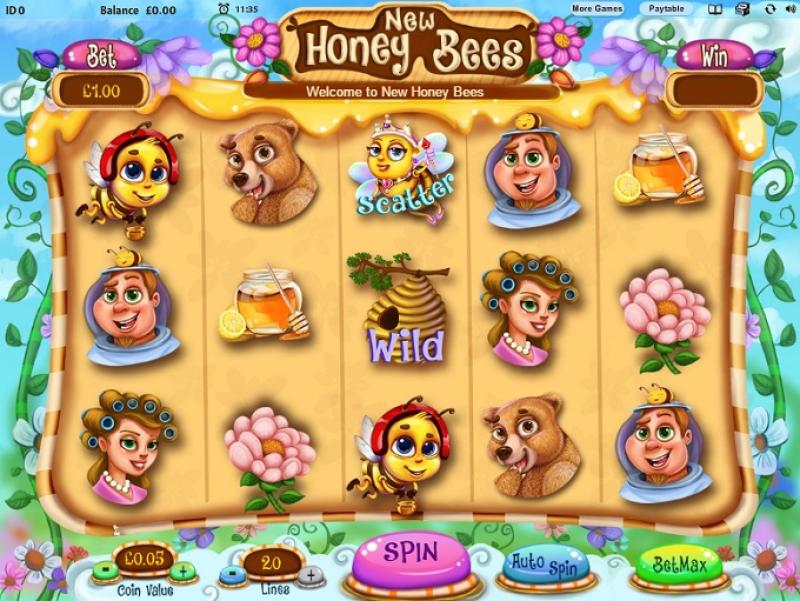
Task: Start Auto Spin mode
Action: pyautogui.click(x=542, y=564)
